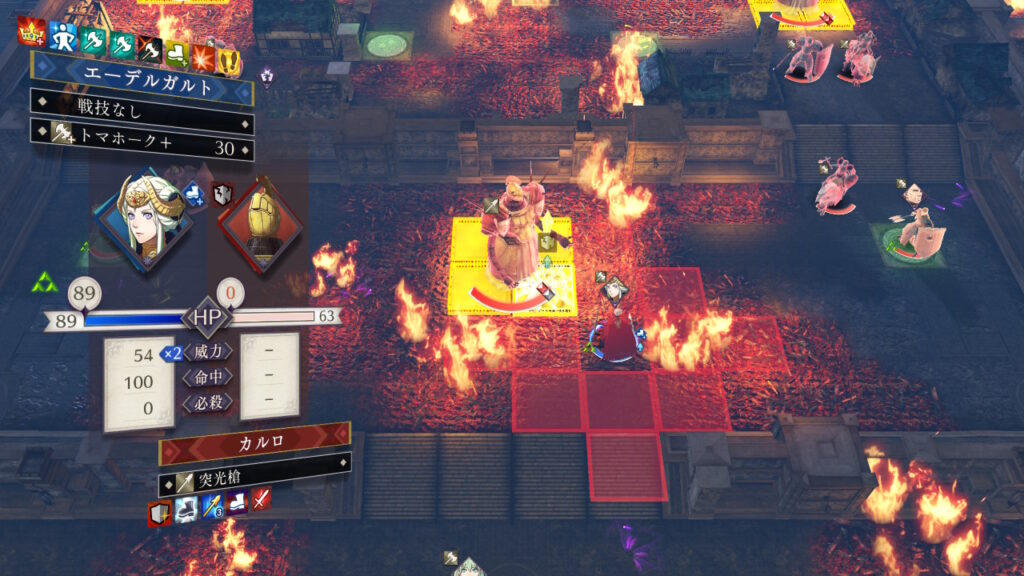The image size is (1024, 576).
Task: Inspect the enemy's blue lance skill icon
Action: 211,507
